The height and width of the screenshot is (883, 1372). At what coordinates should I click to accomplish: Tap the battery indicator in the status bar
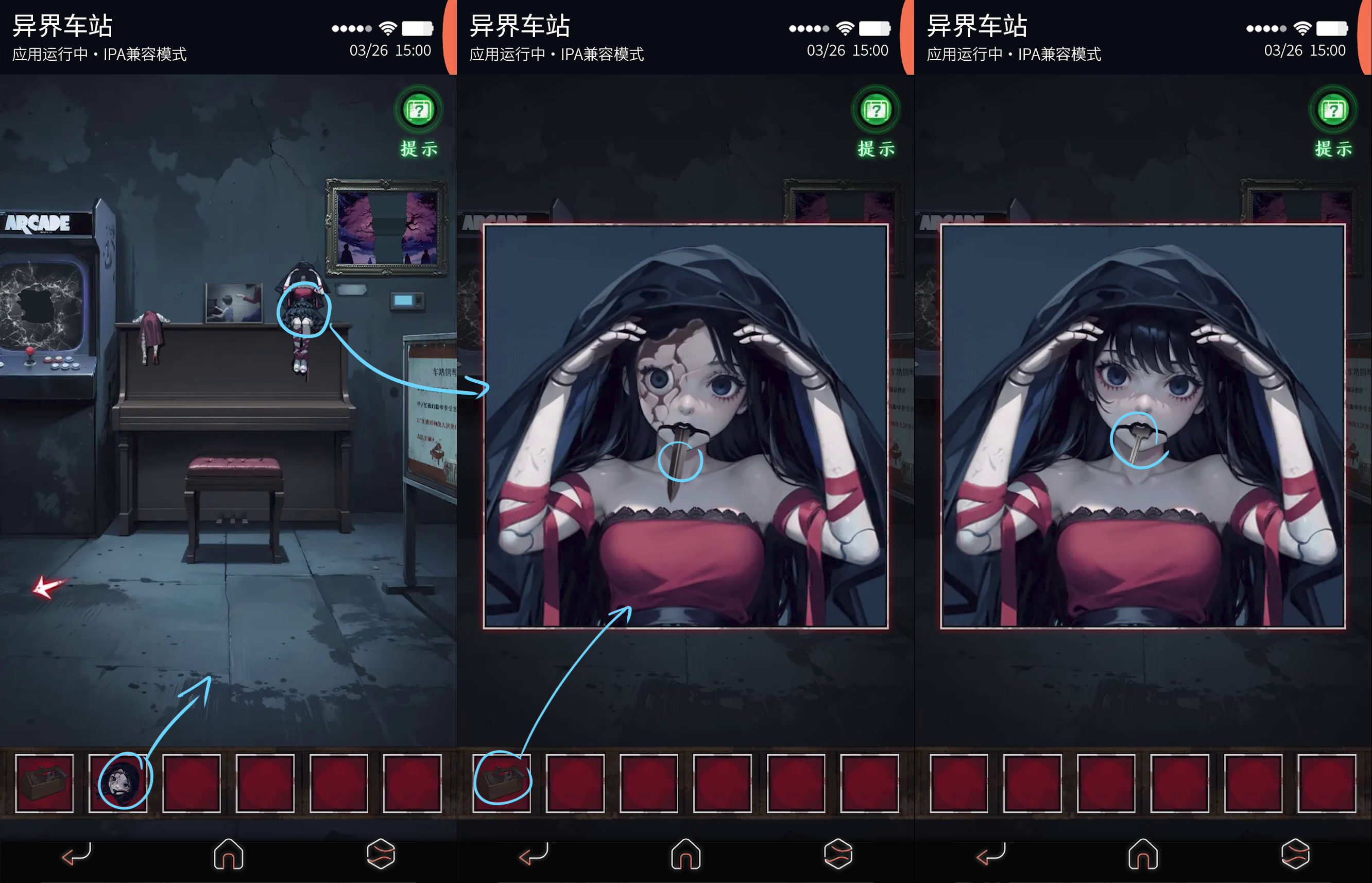(x=418, y=27)
